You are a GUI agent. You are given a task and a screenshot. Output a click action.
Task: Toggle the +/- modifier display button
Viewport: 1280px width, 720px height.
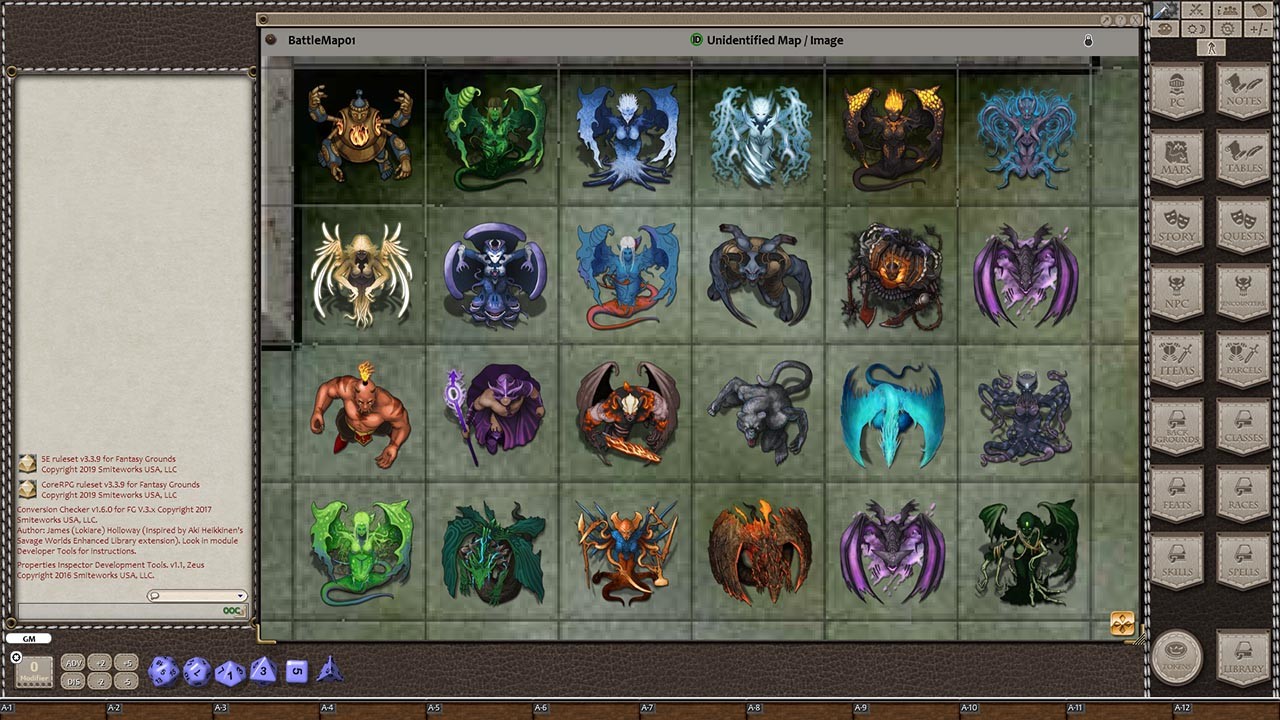1256,28
